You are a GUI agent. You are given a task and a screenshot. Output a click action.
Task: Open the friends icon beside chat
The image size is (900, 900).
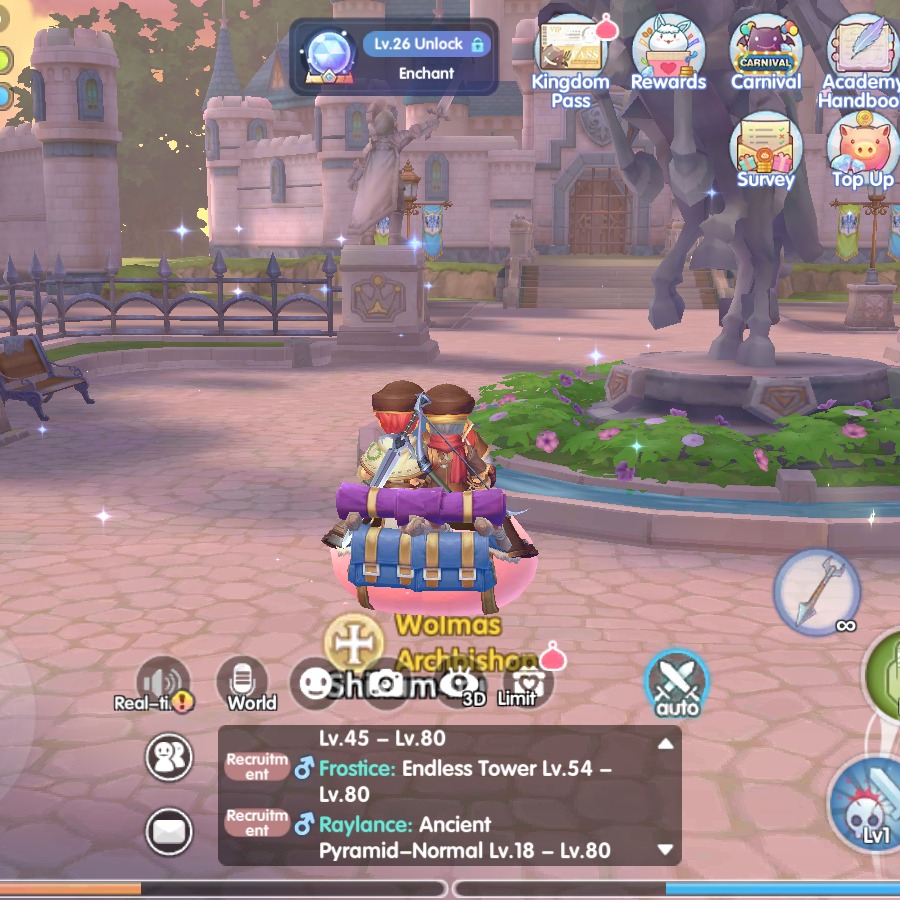(169, 756)
